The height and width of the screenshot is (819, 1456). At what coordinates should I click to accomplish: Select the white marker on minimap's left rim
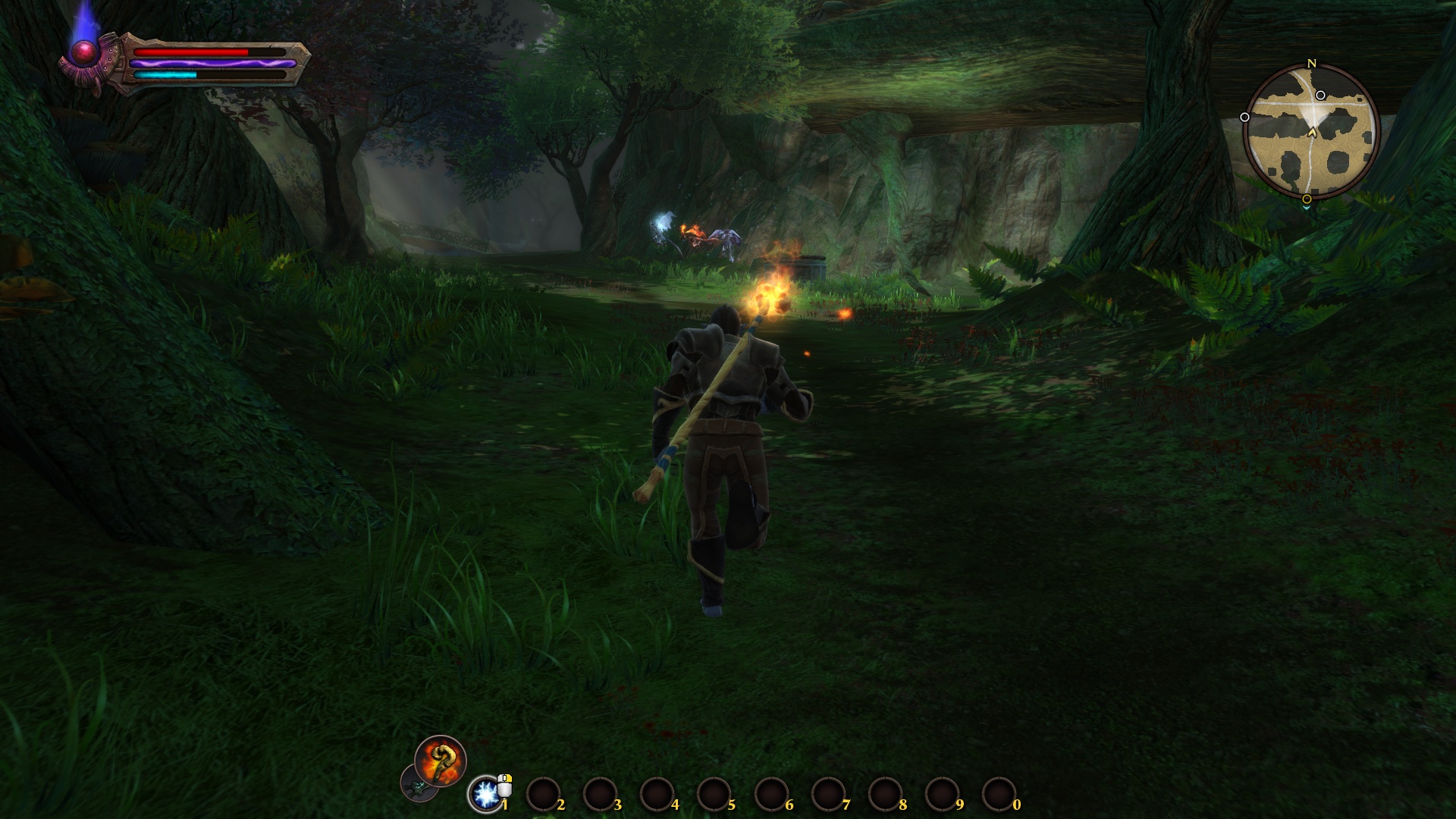[1244, 118]
